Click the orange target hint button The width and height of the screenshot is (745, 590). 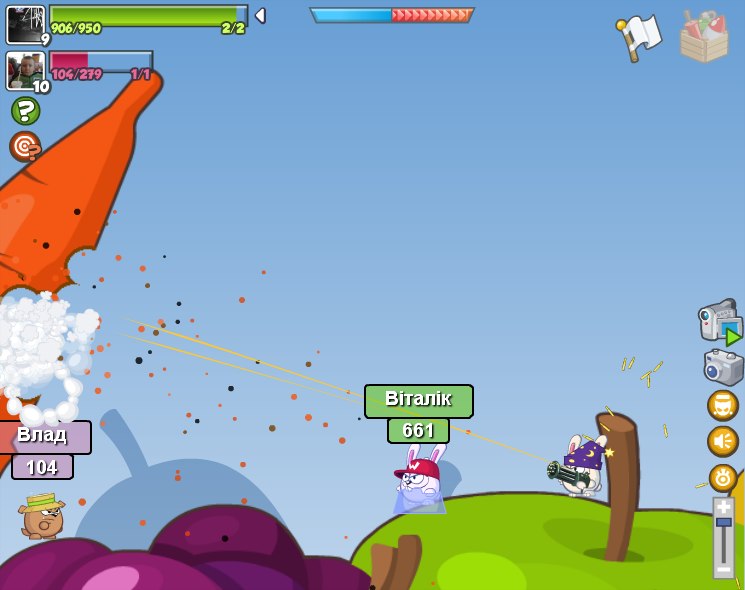click(25, 147)
